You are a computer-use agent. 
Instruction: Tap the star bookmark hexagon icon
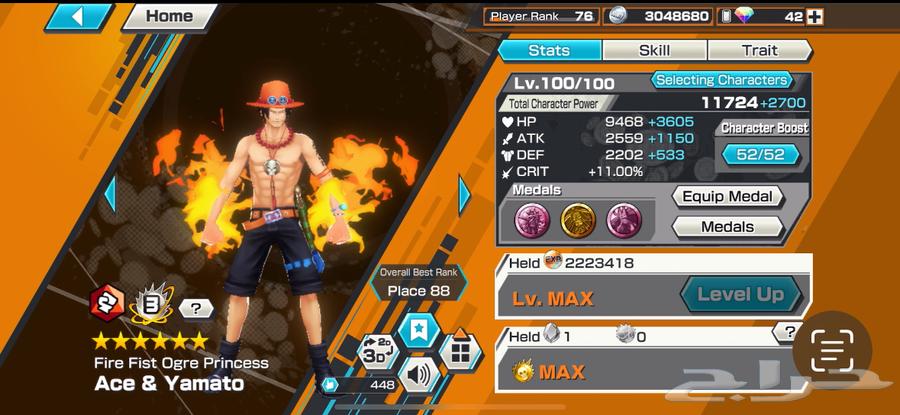417,329
